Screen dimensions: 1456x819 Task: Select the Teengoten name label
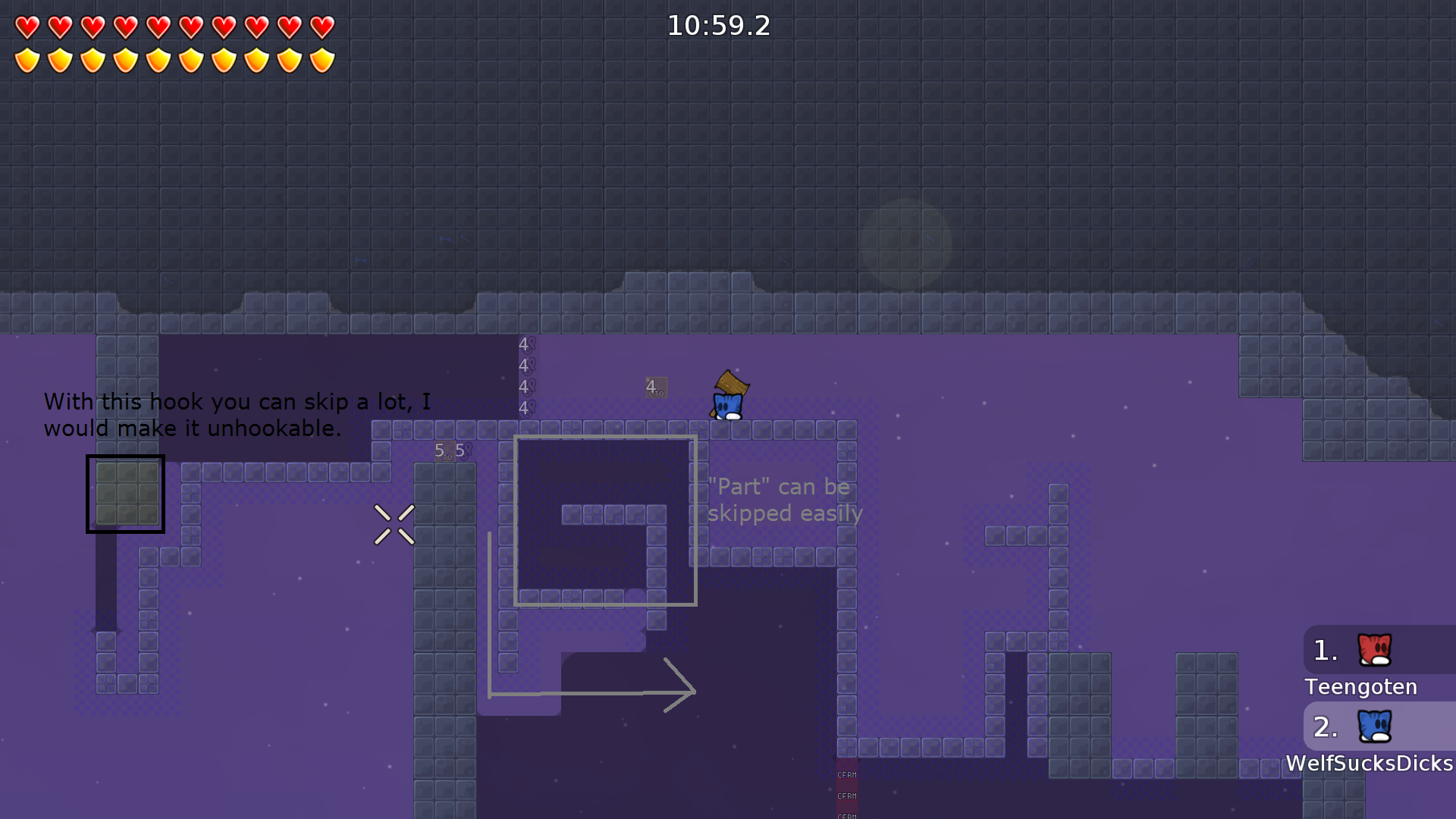(x=1360, y=687)
